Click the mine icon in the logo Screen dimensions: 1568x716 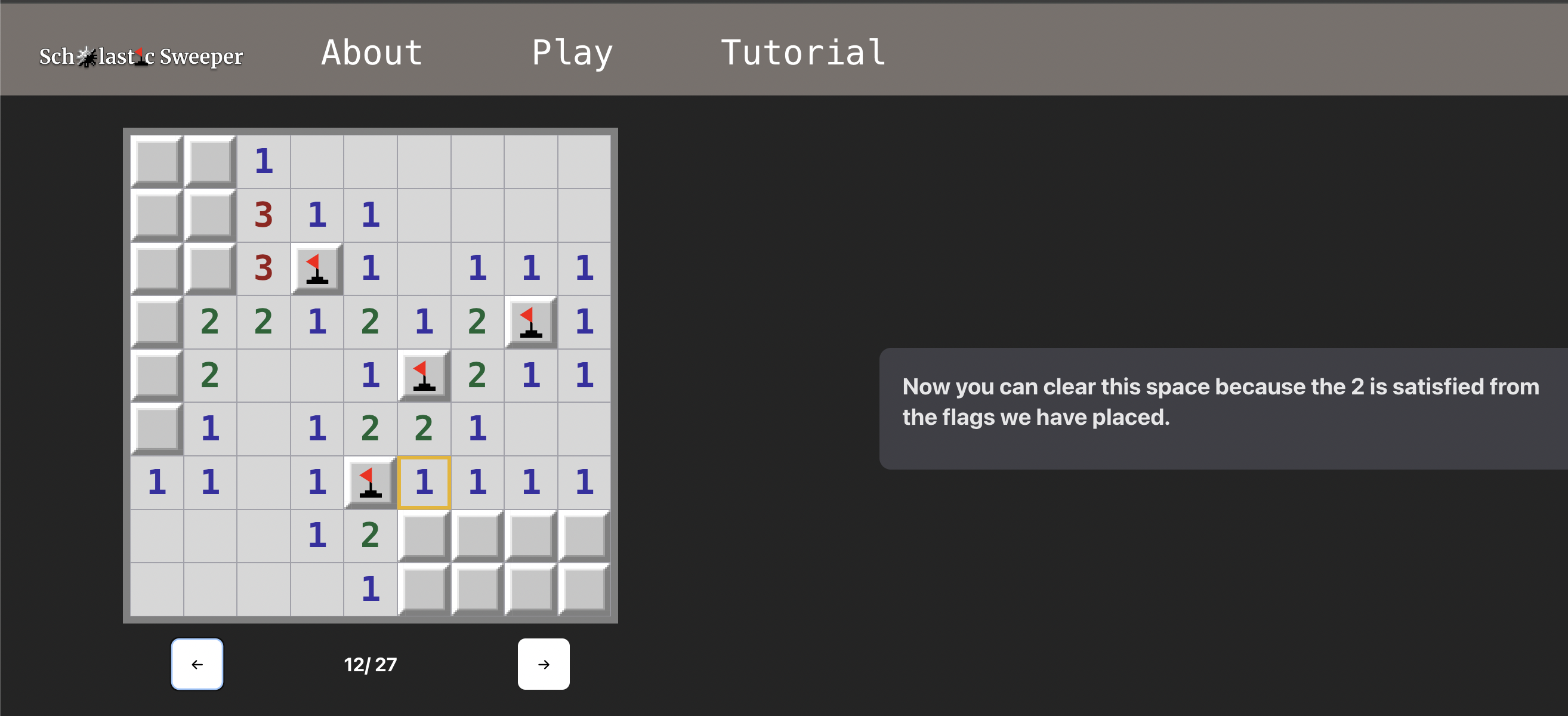click(85, 56)
